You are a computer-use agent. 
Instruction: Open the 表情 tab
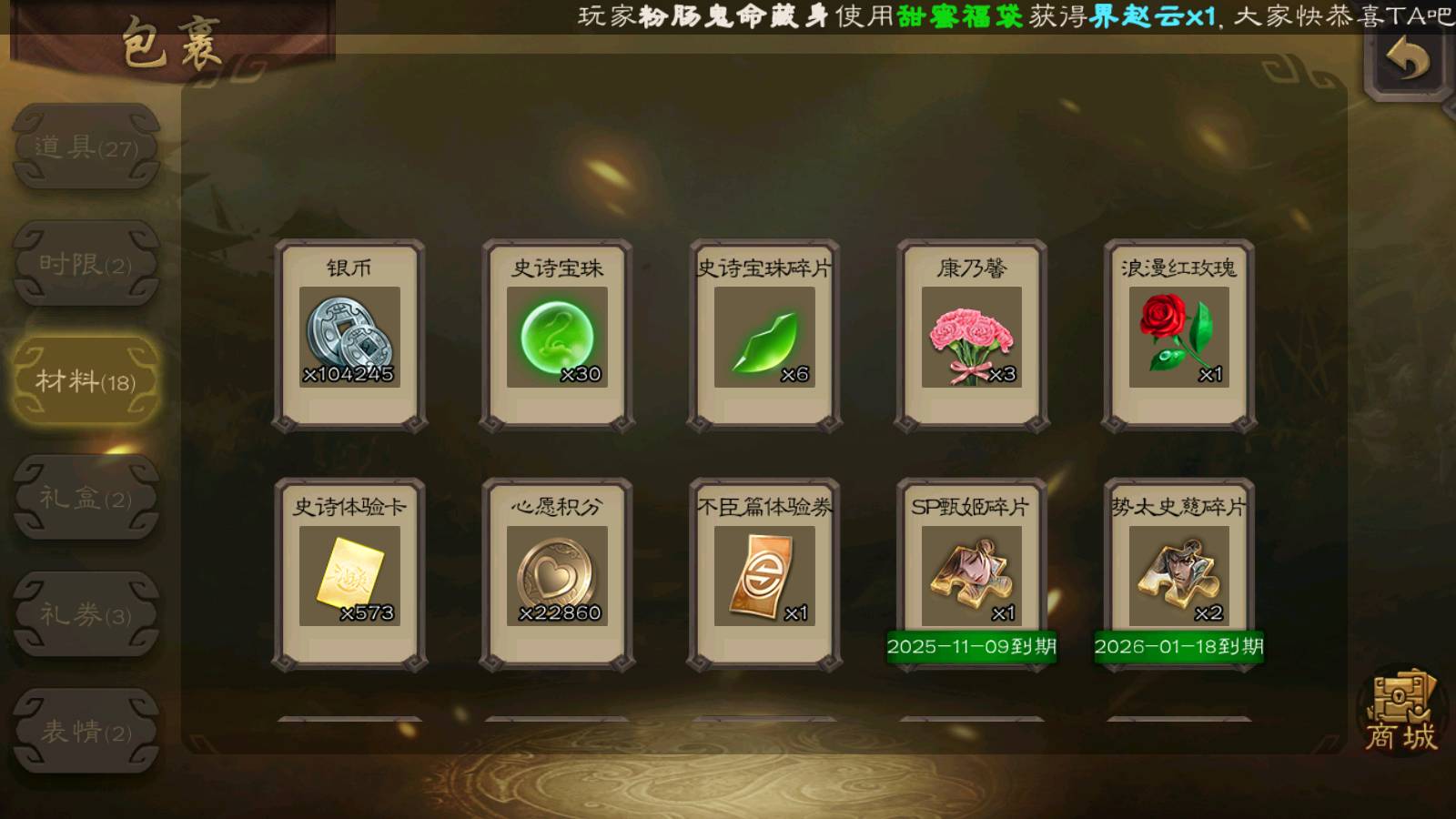(86, 731)
